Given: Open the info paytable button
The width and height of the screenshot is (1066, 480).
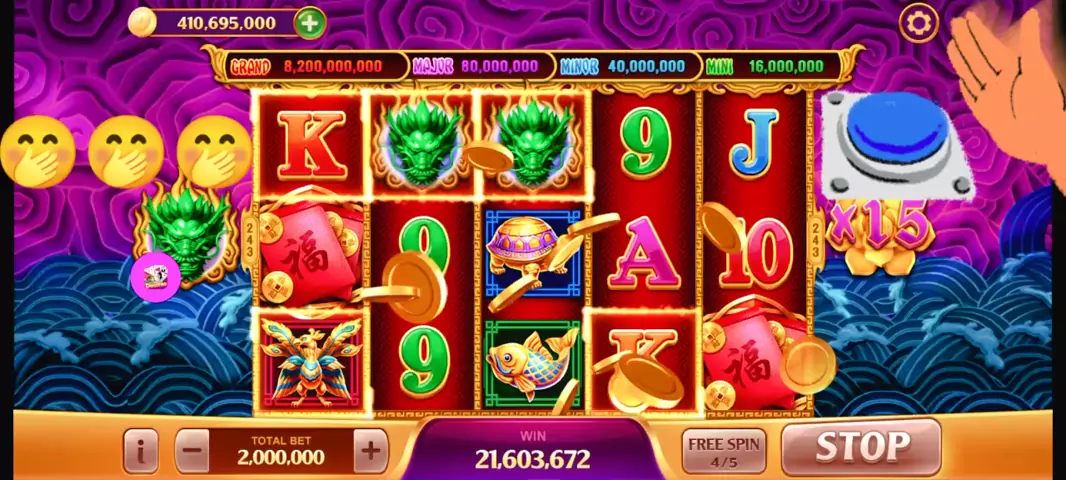Looking at the screenshot, I should pyautogui.click(x=141, y=452).
